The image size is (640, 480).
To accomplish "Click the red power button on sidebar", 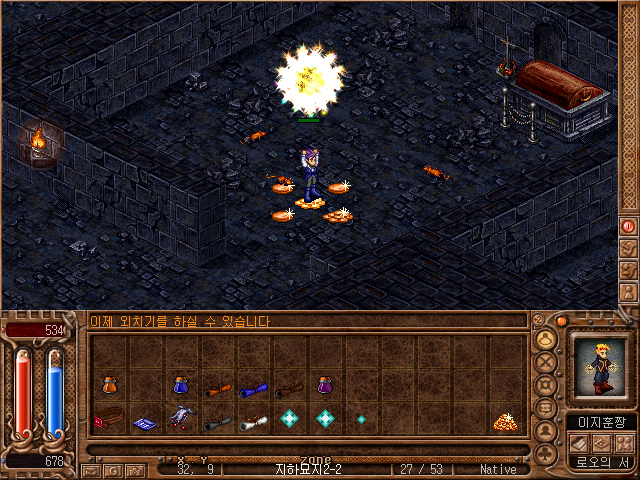I will pyautogui.click(x=628, y=226).
